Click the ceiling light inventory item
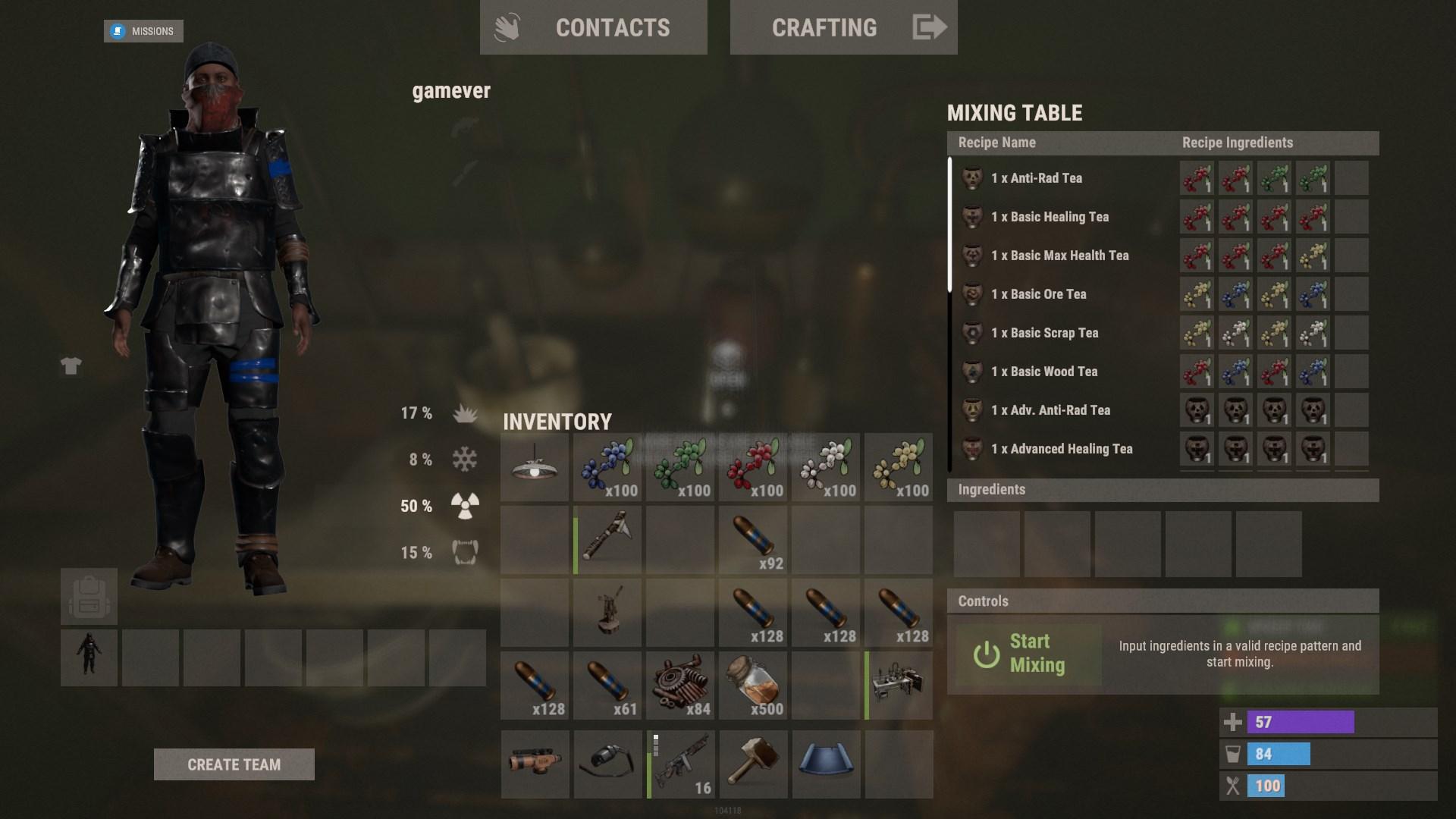Viewport: 1456px width, 819px height. 535,467
